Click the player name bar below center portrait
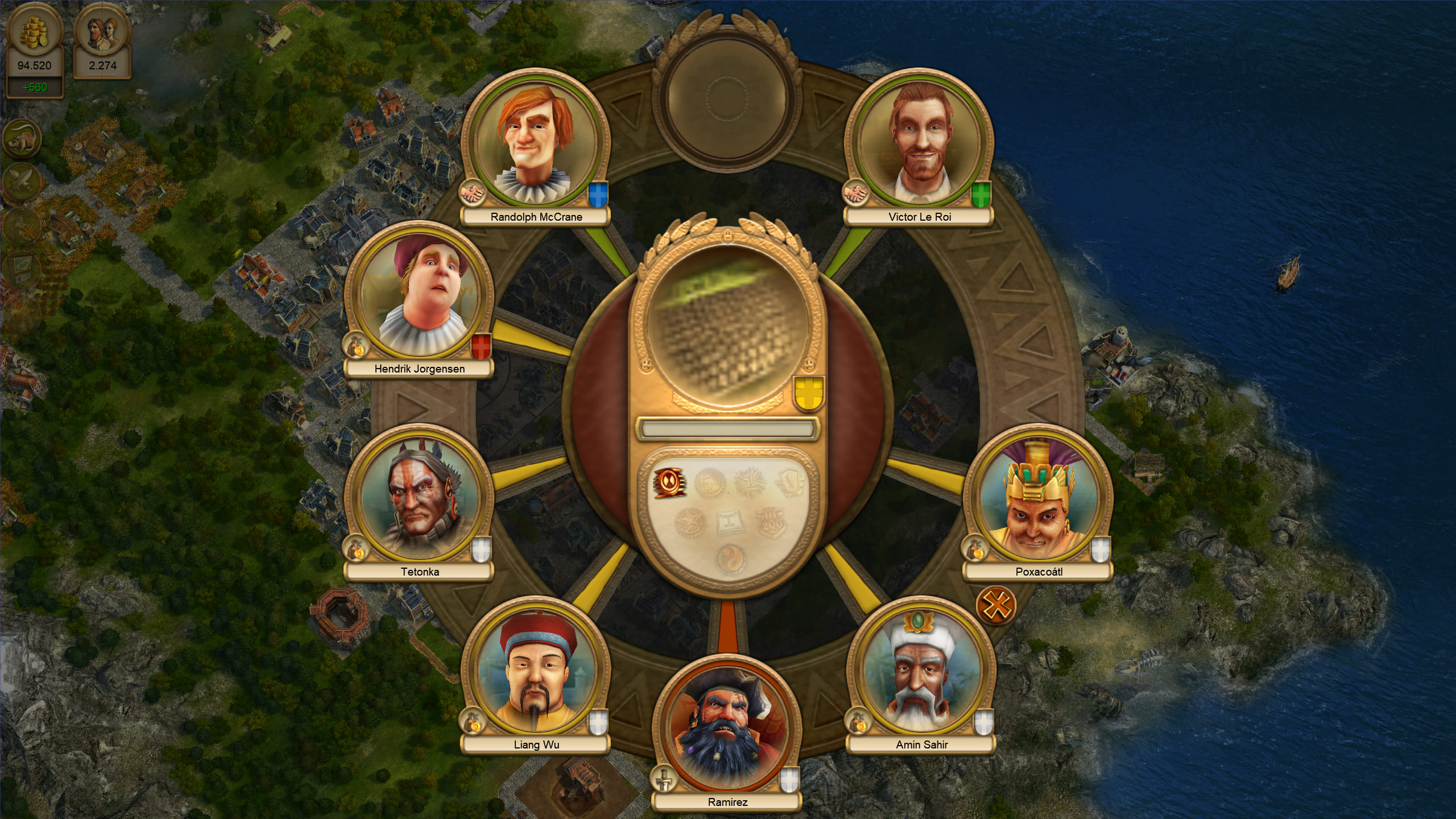 [x=727, y=429]
